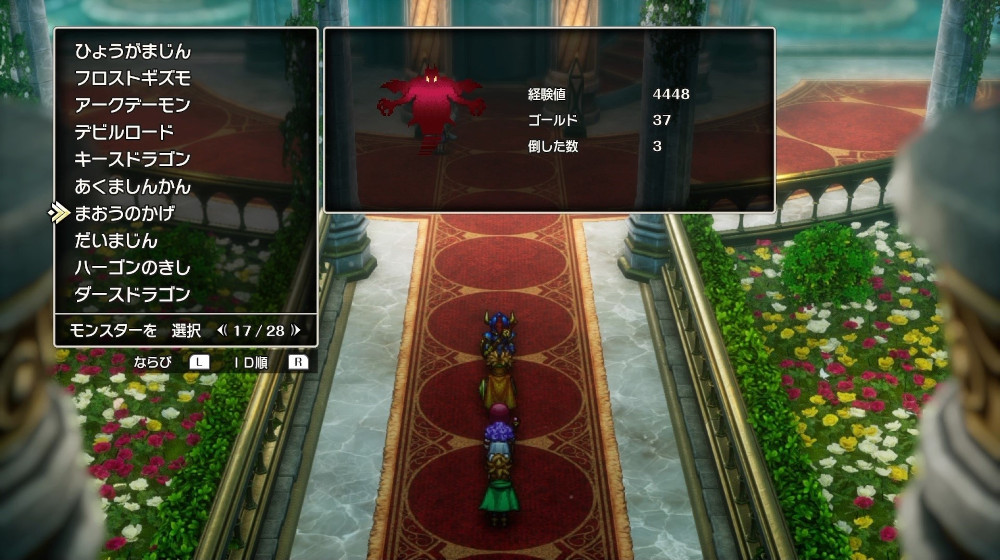The width and height of the screenshot is (1000, 560).
Task: Select the あくましんかん entry
Action: [x=132, y=186]
